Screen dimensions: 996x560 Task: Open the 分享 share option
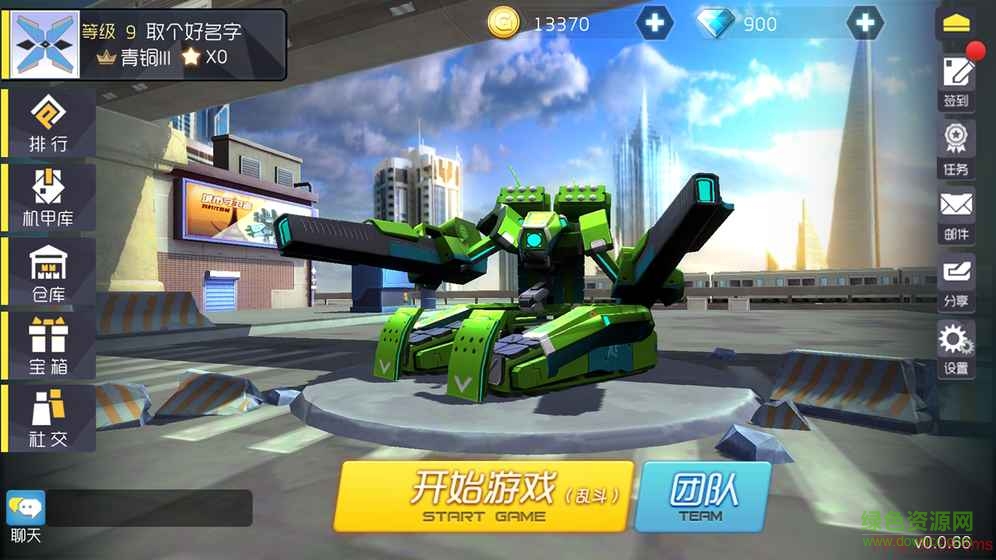[956, 281]
